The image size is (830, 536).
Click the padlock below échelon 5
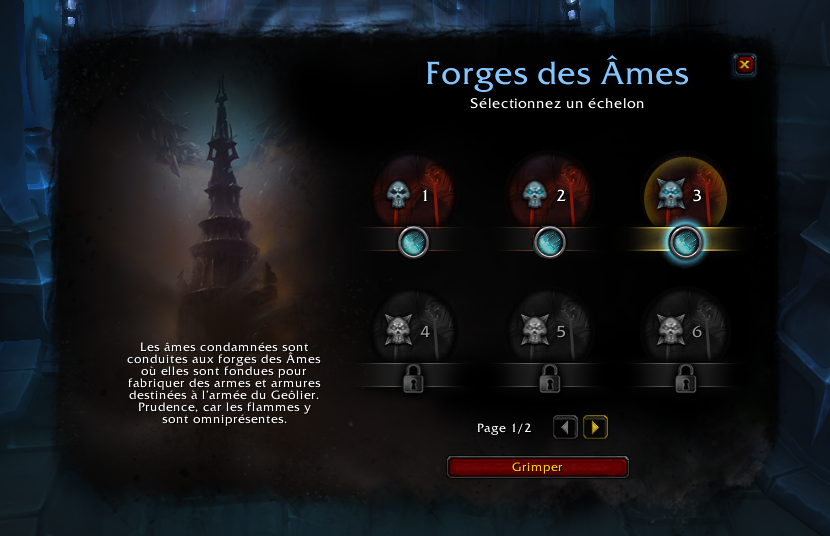550,379
